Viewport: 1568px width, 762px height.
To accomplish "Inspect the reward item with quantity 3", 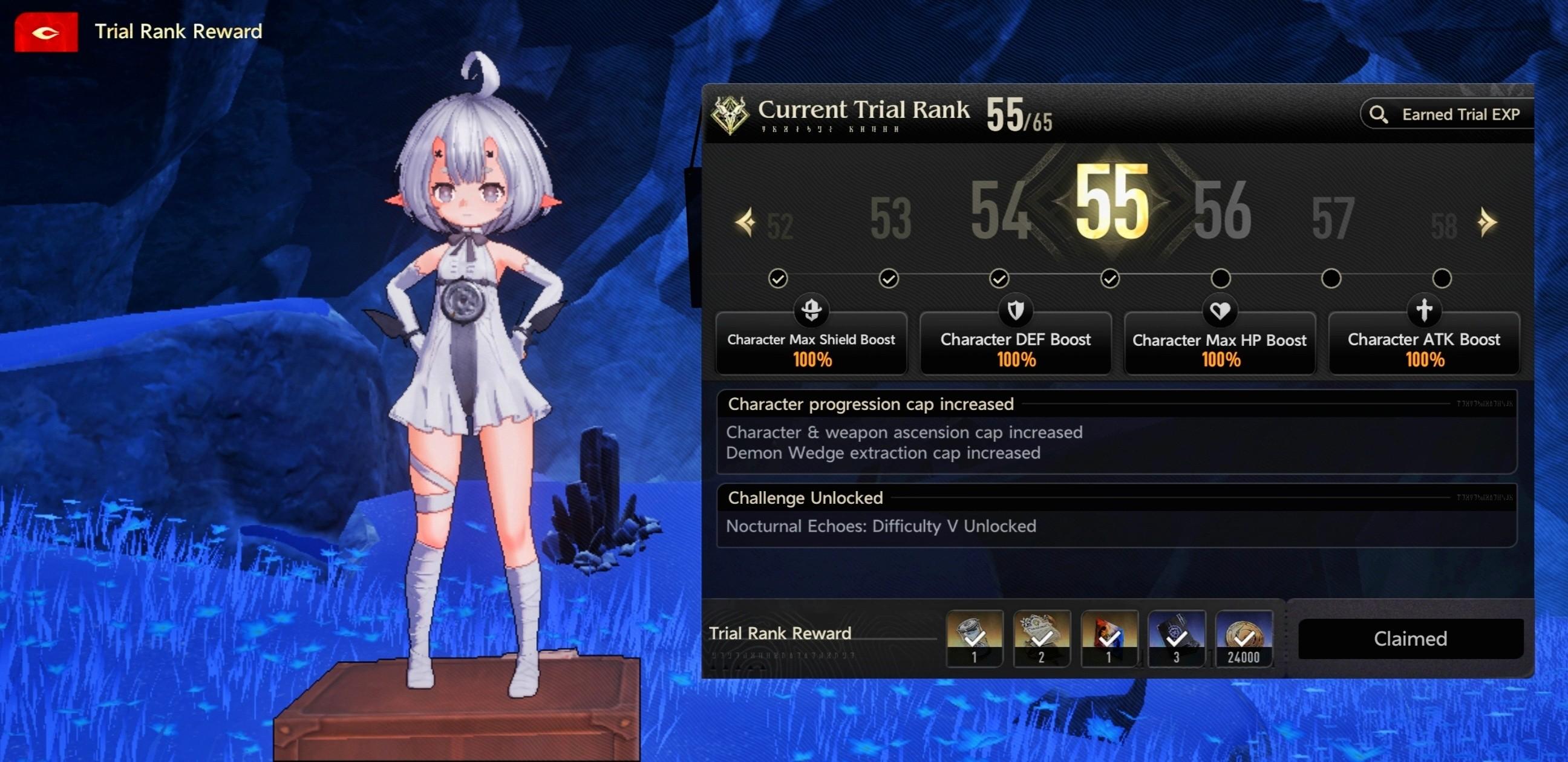I will (1176, 639).
